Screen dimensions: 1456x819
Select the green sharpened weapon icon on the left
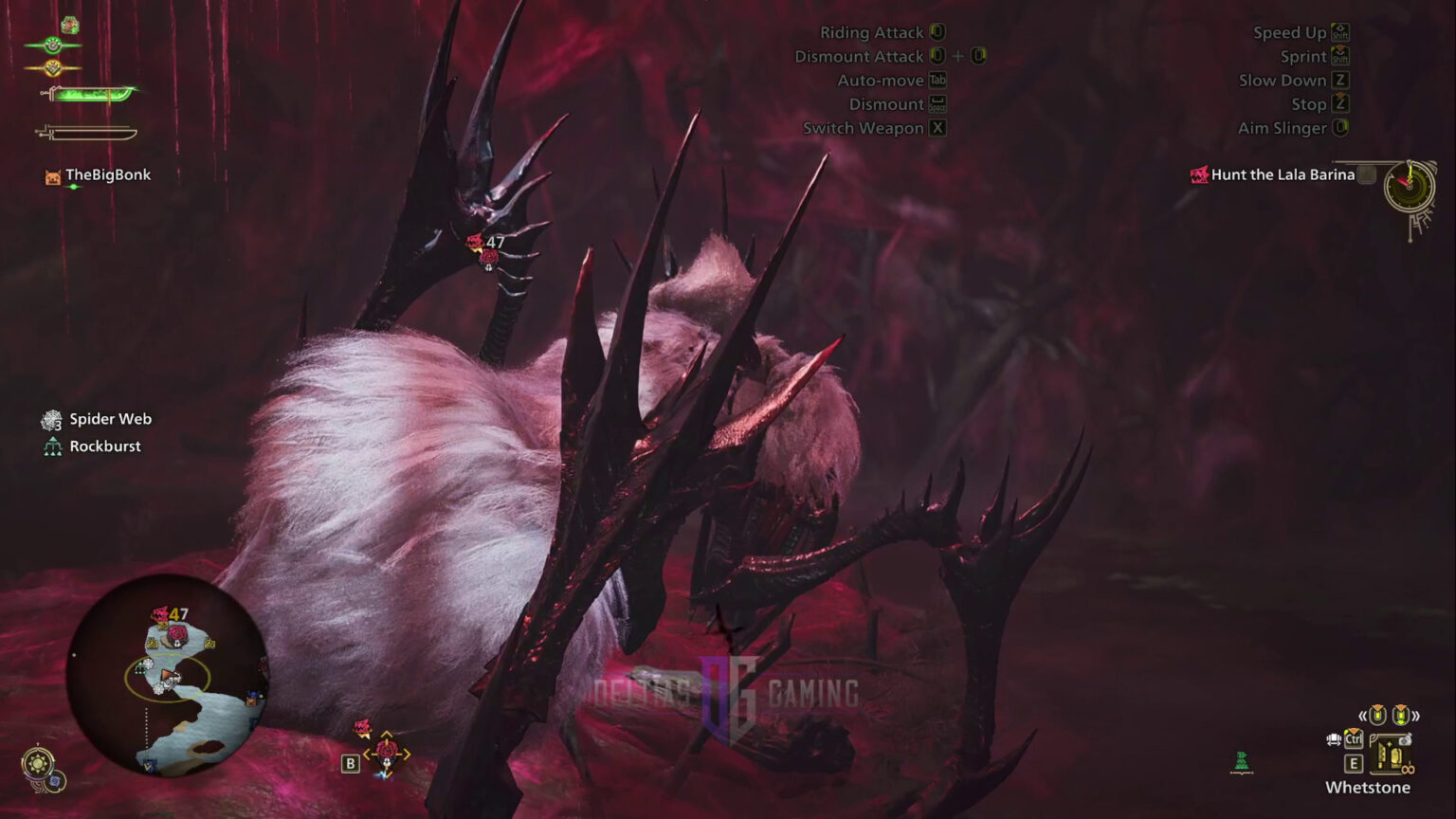(90, 93)
